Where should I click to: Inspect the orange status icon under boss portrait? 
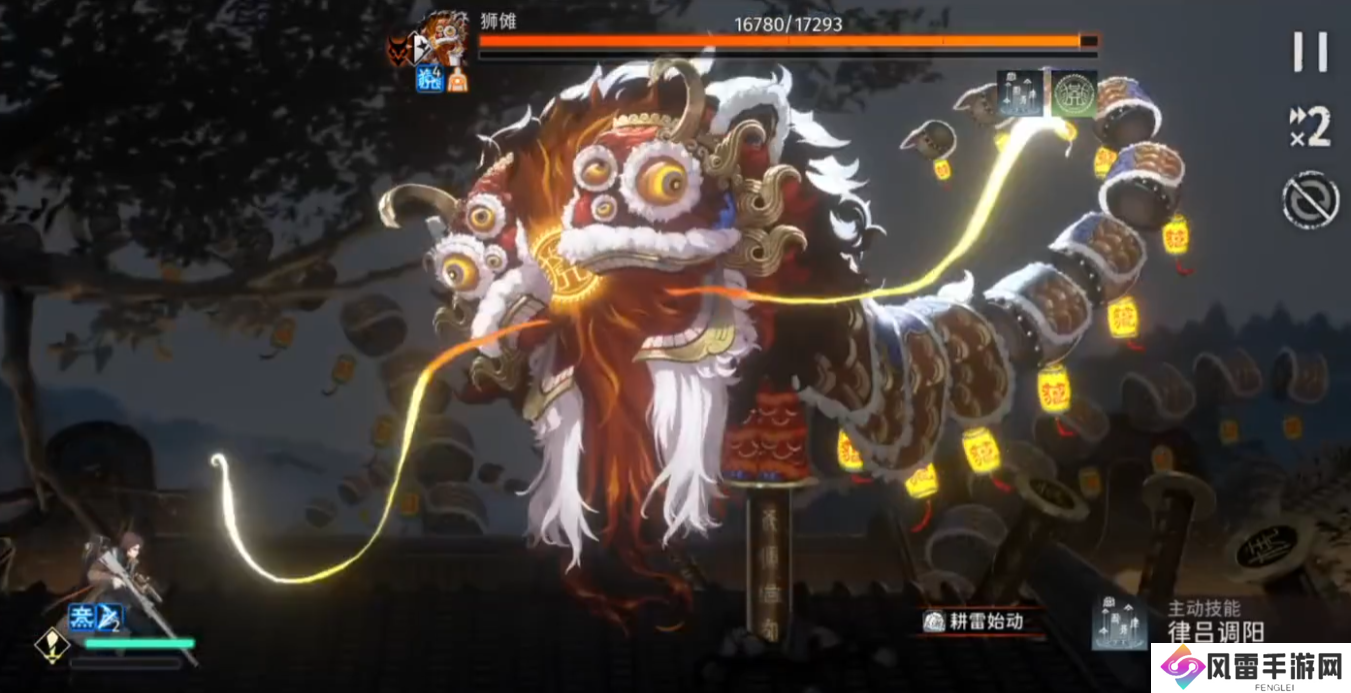457,81
